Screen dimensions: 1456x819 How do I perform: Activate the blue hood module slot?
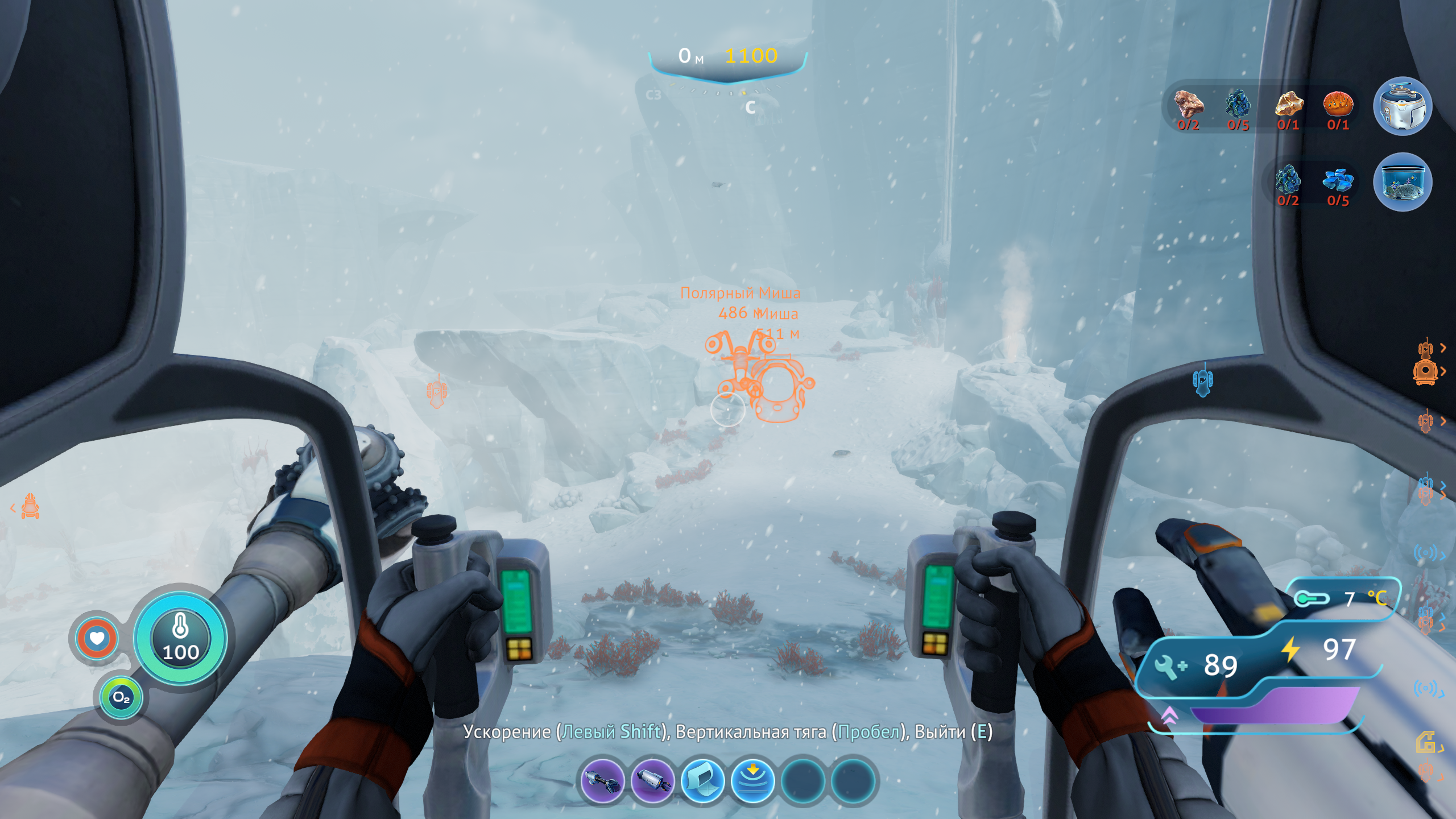pos(702,781)
